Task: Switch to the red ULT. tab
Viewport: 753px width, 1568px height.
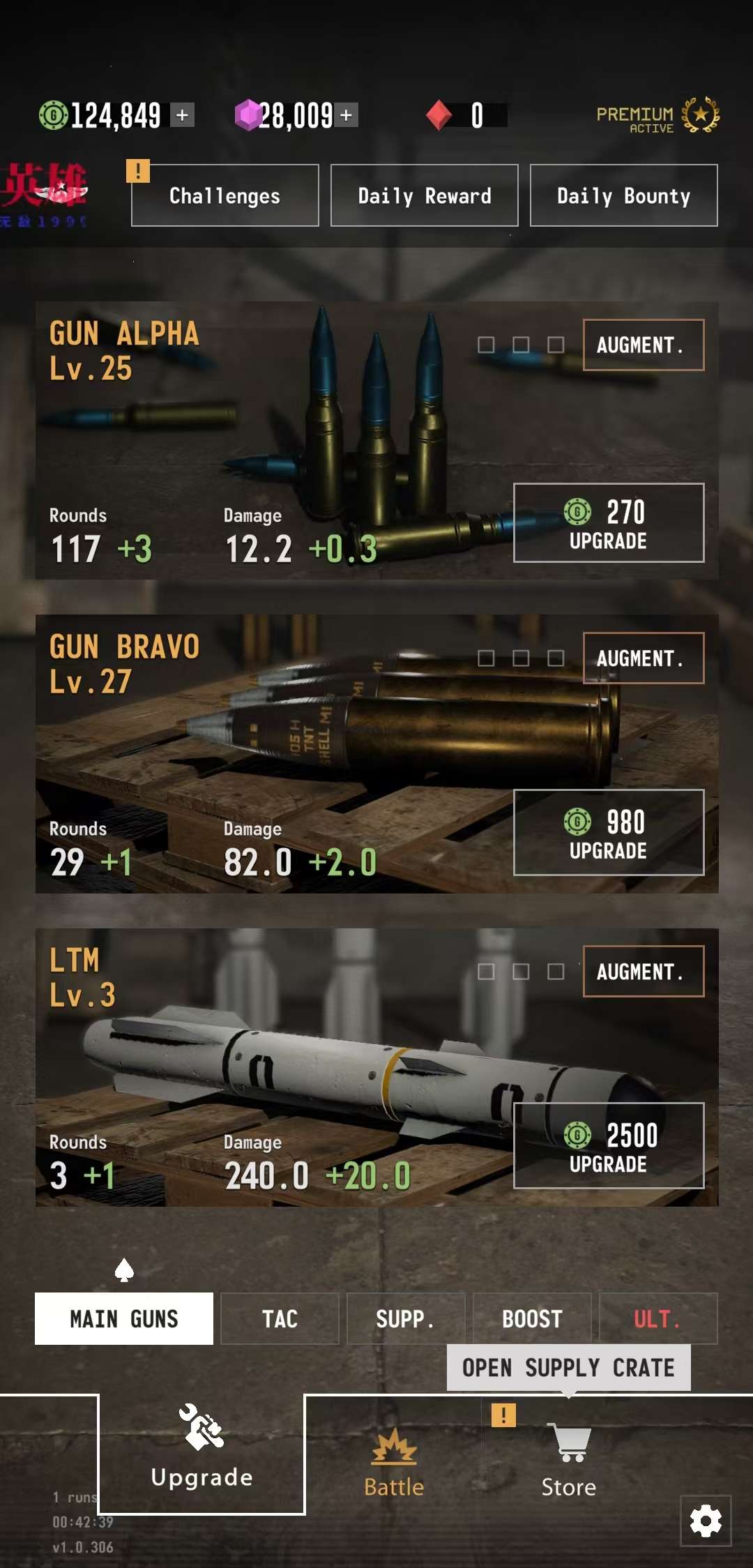Action: [x=657, y=1318]
